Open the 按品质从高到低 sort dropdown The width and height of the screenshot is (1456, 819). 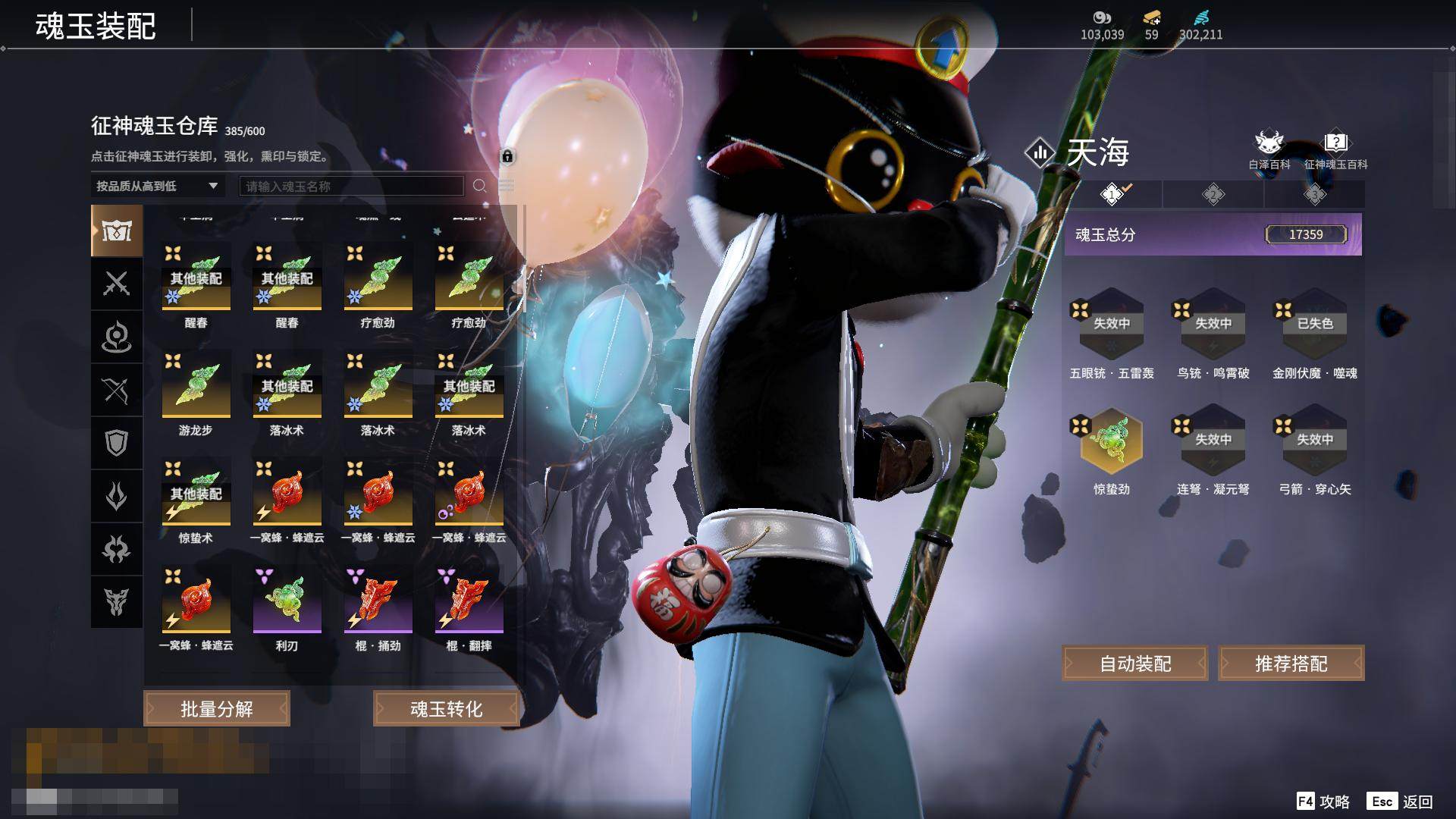pos(157,186)
